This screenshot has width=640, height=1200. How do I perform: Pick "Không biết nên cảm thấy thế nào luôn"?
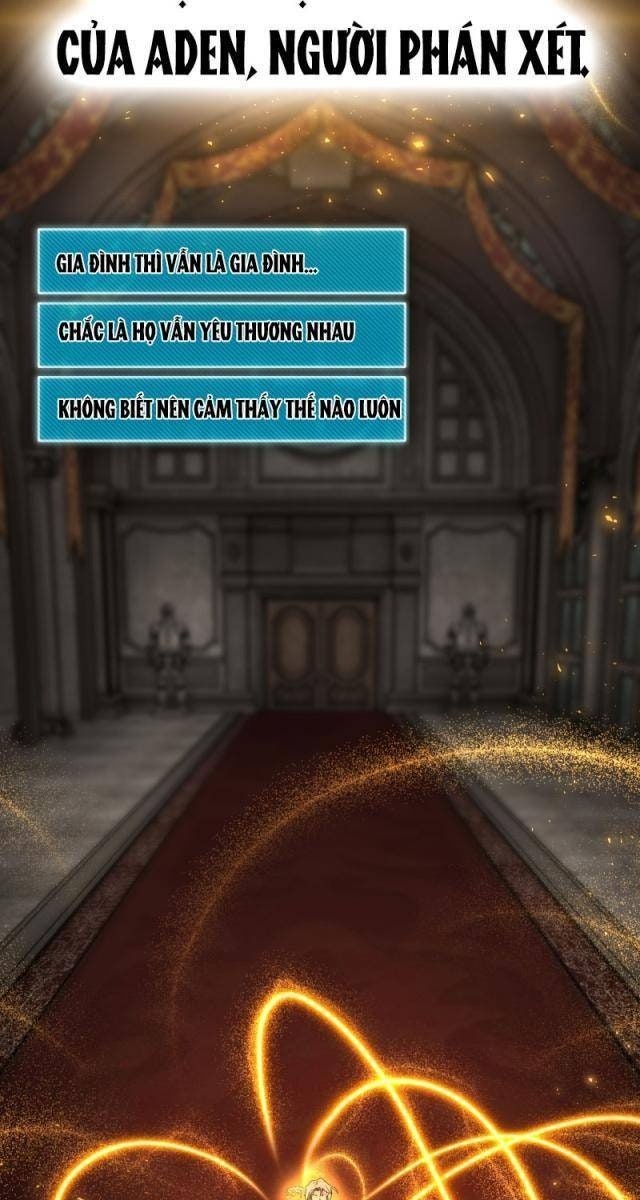tap(221, 408)
